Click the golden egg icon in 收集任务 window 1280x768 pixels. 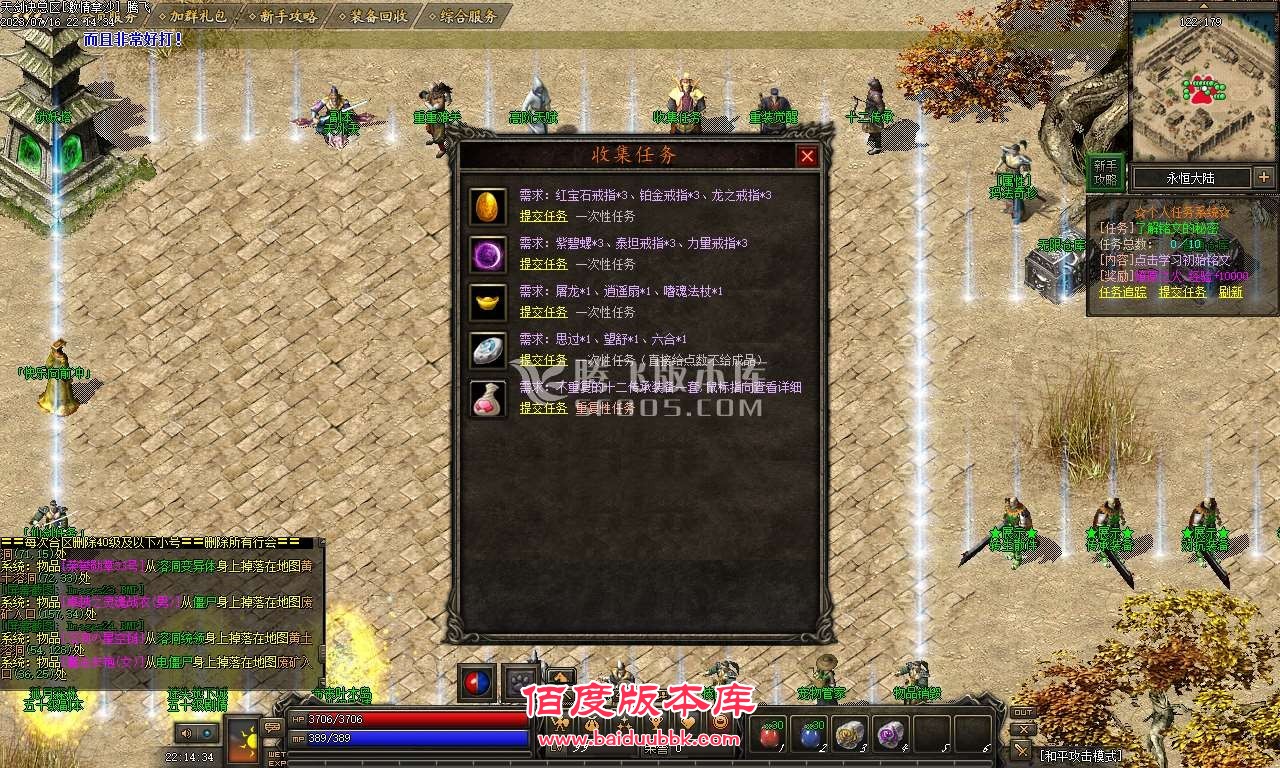[x=487, y=207]
